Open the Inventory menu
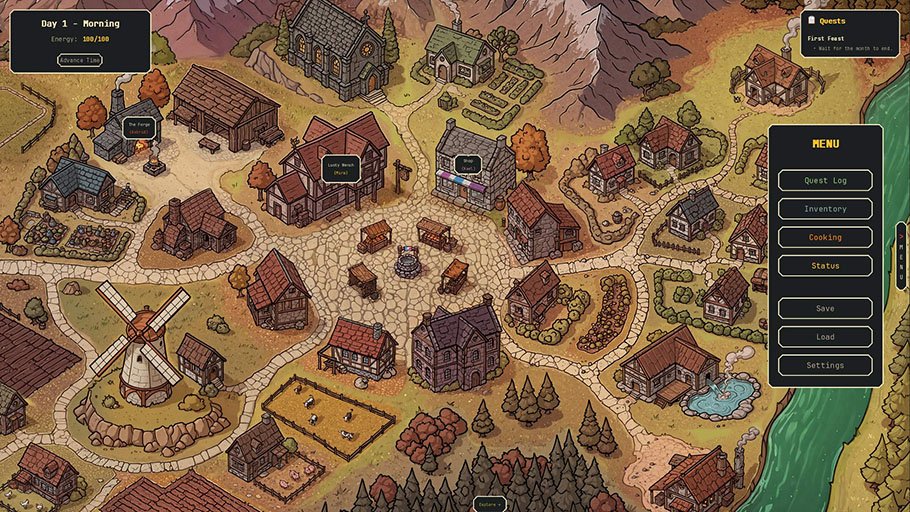This screenshot has width=910, height=512. [x=825, y=209]
